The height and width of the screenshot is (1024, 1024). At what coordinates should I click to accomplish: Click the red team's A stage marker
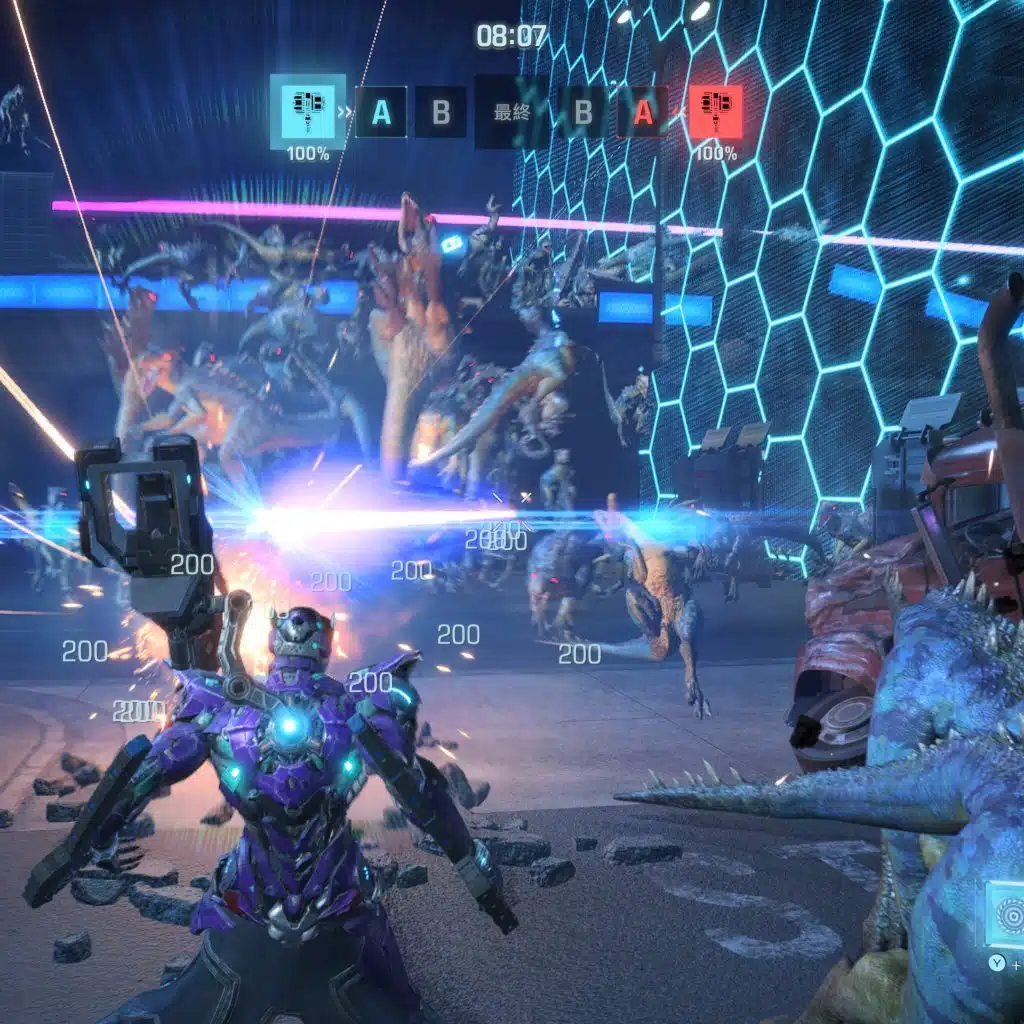click(643, 112)
